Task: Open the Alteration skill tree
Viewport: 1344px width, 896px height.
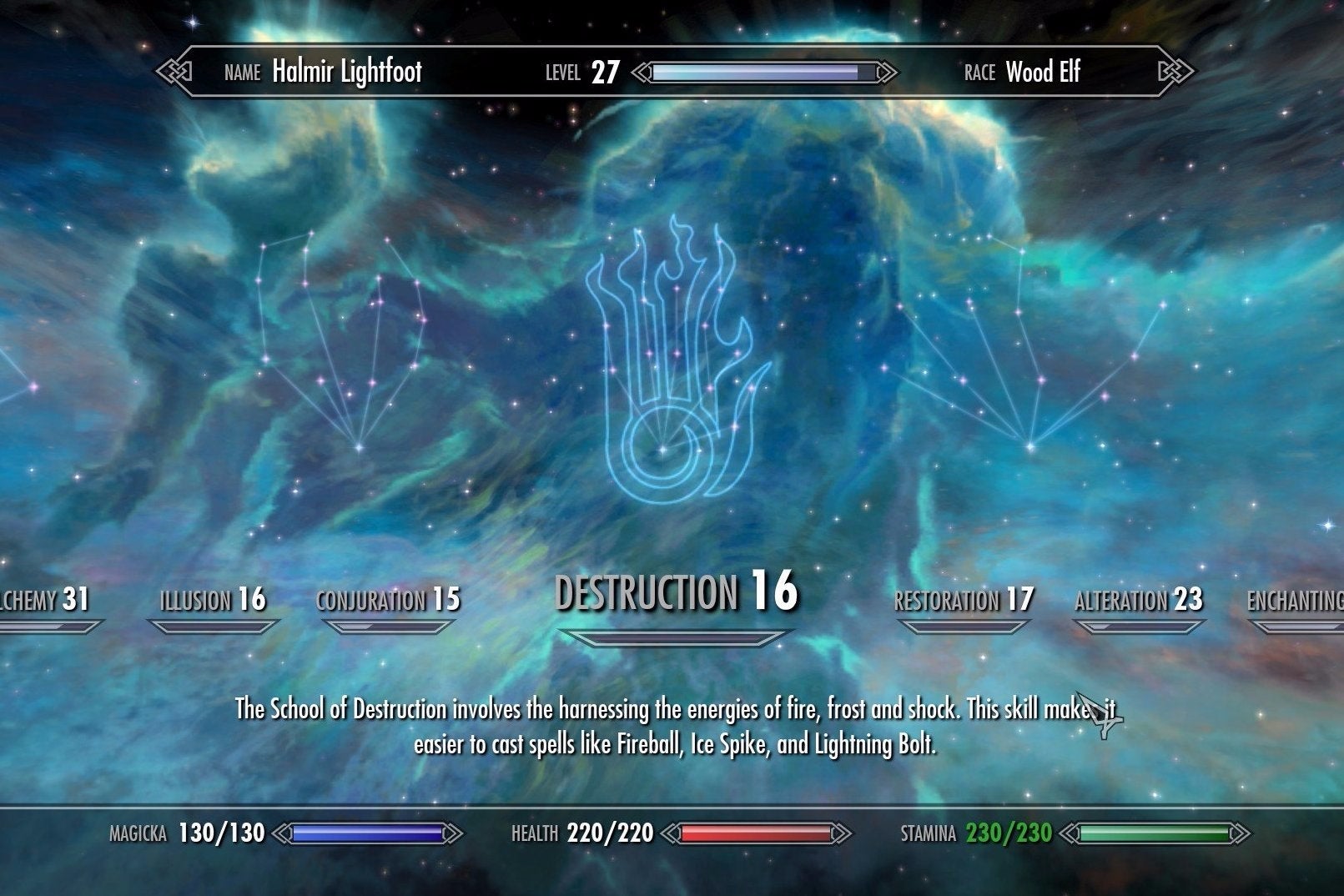Action: tap(1139, 600)
